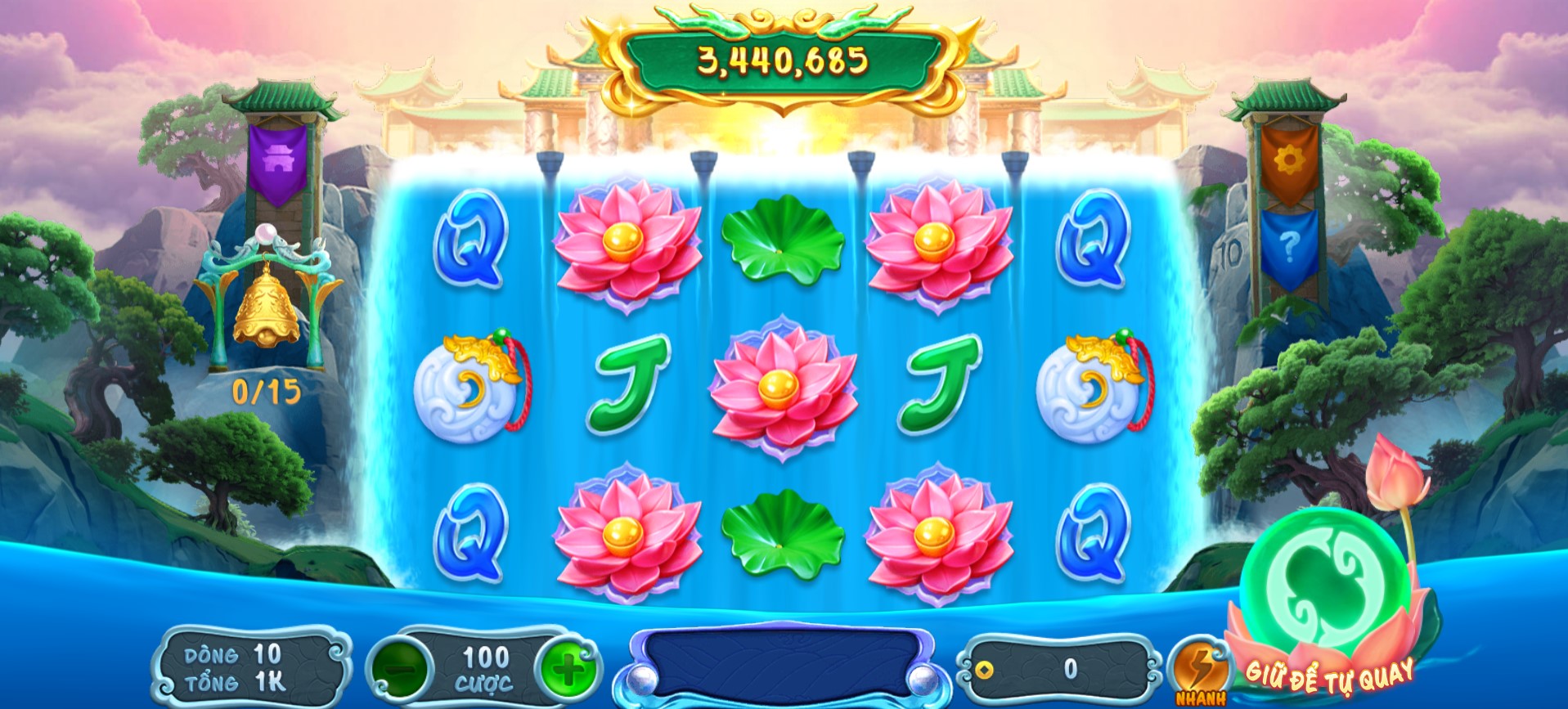Show help via the blue question-mark banner
Image resolution: width=1568 pixels, height=709 pixels.
pos(1288,244)
